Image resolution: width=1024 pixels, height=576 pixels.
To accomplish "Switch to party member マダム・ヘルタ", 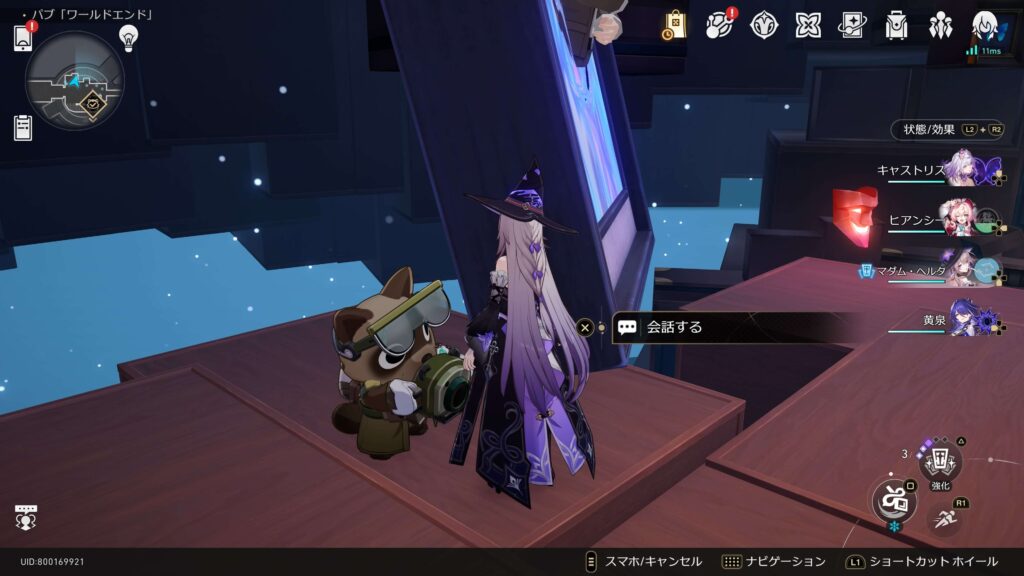I will point(962,270).
